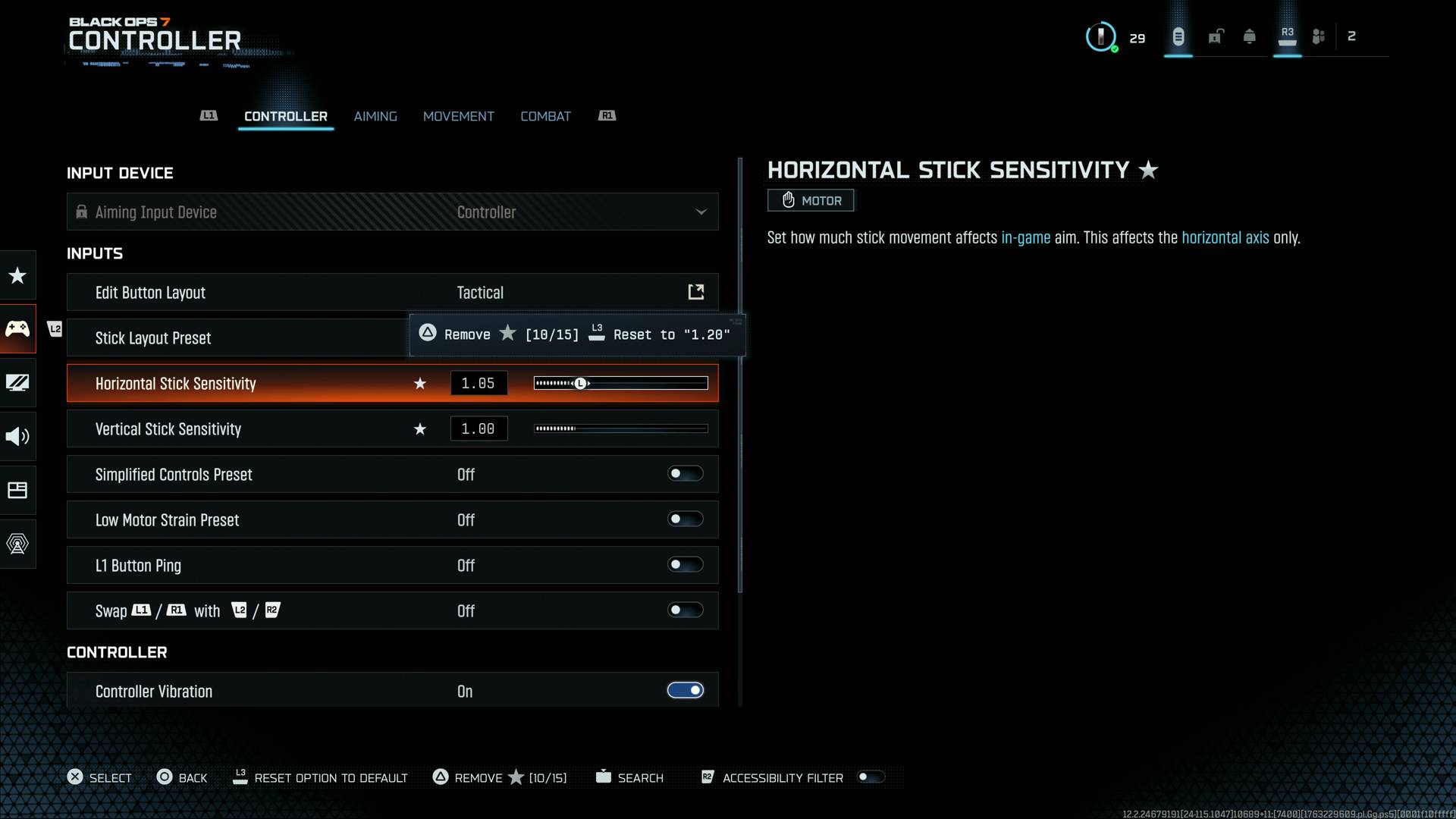Enable the Simplified Controls Preset toggle
The width and height of the screenshot is (1456, 819).
pos(685,473)
